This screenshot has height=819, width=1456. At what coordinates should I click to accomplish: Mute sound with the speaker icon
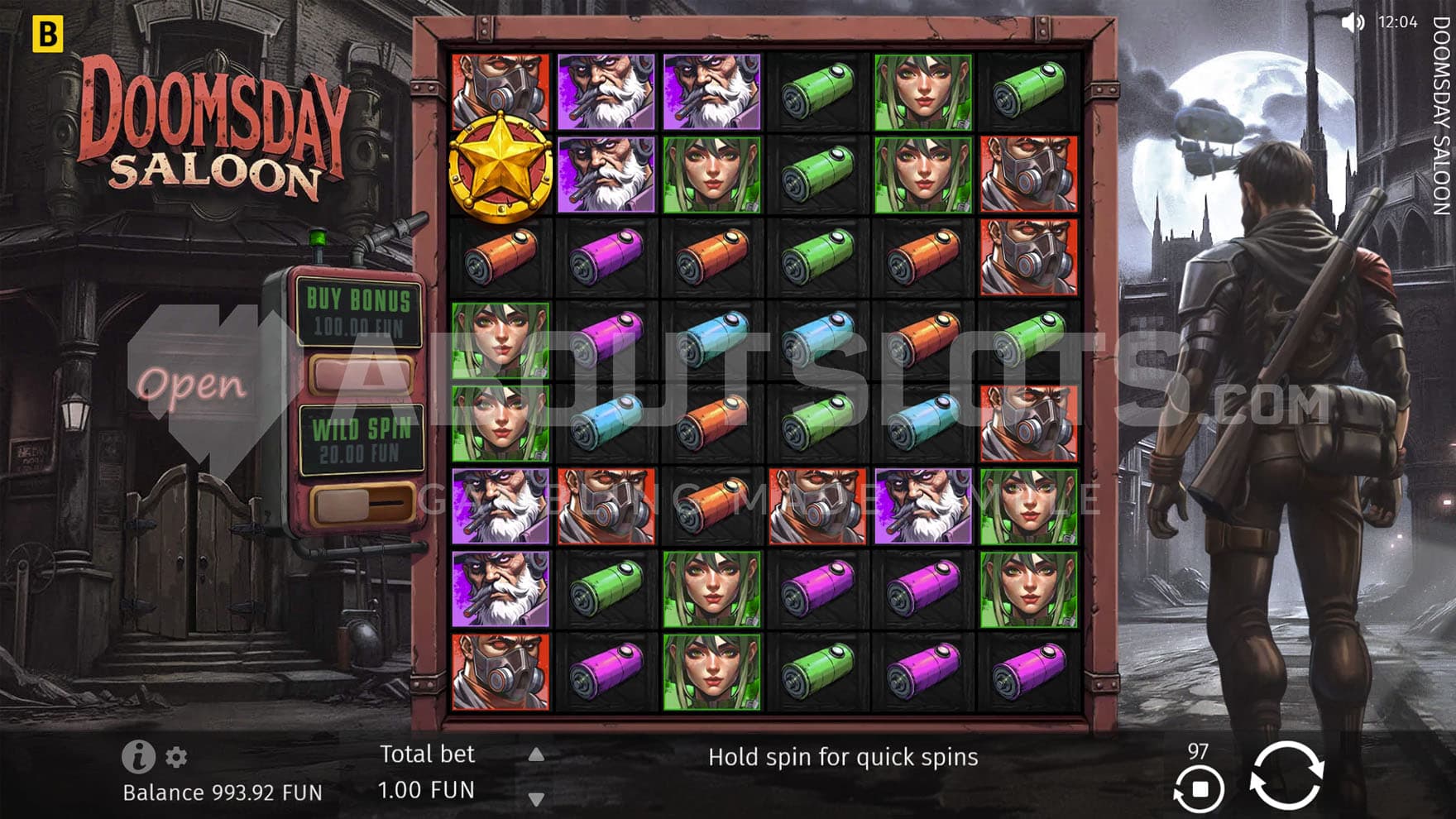coord(1352,22)
